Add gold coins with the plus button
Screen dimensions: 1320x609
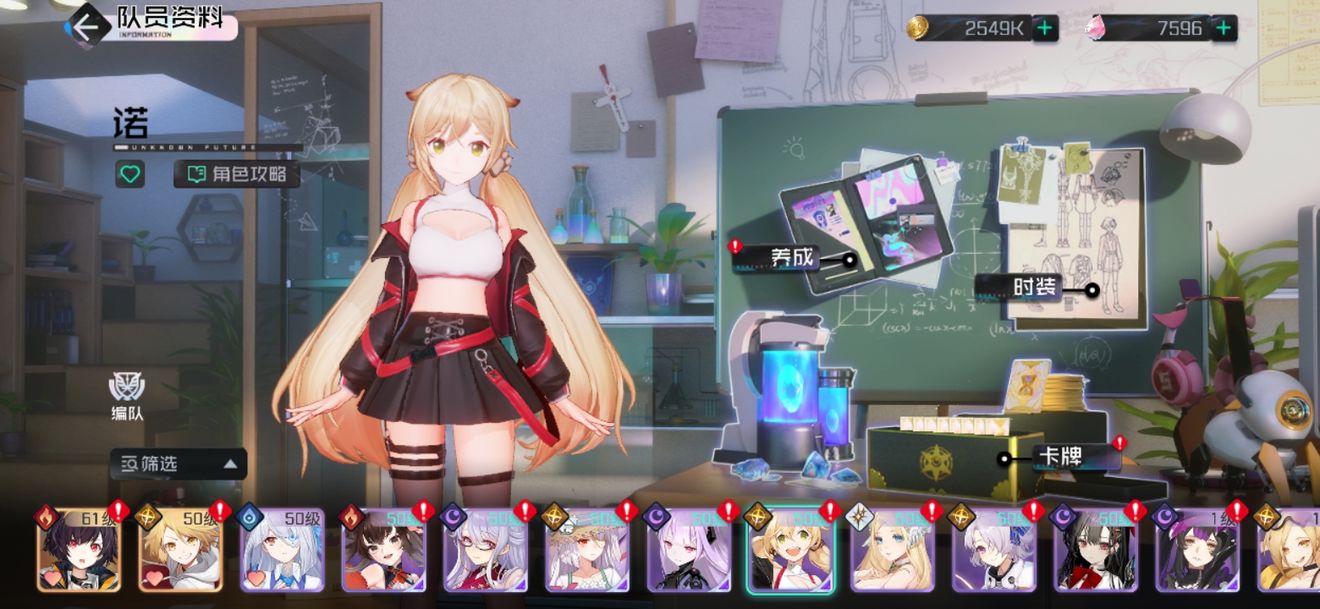pyautogui.click(x=1044, y=28)
